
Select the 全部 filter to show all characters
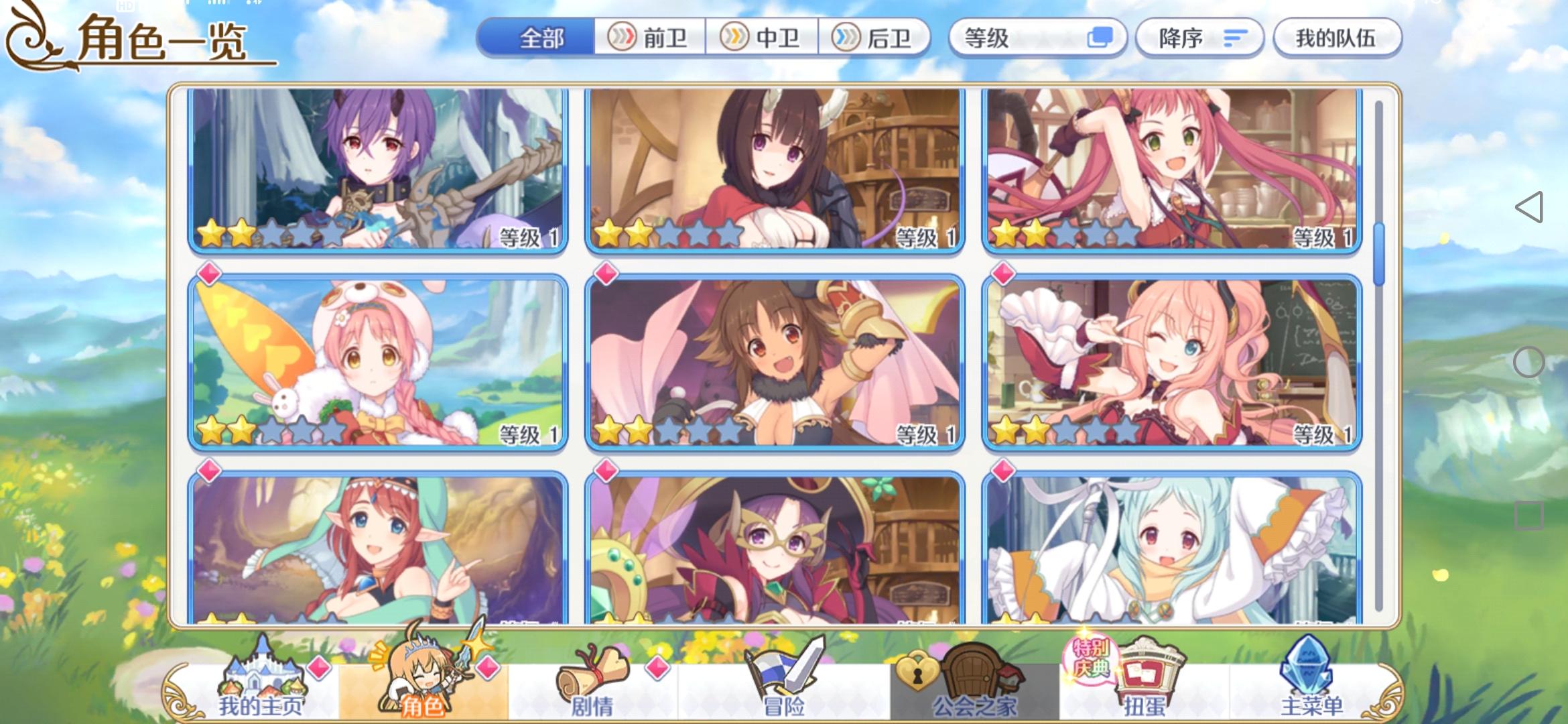(539, 38)
